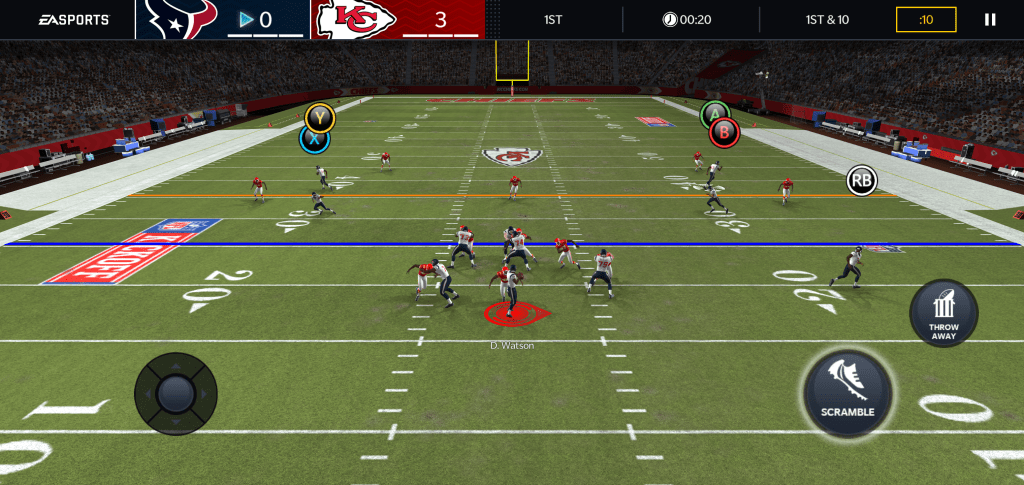Image resolution: width=1024 pixels, height=485 pixels.
Task: Throw to the blue X receiver icon
Action: tap(314, 141)
